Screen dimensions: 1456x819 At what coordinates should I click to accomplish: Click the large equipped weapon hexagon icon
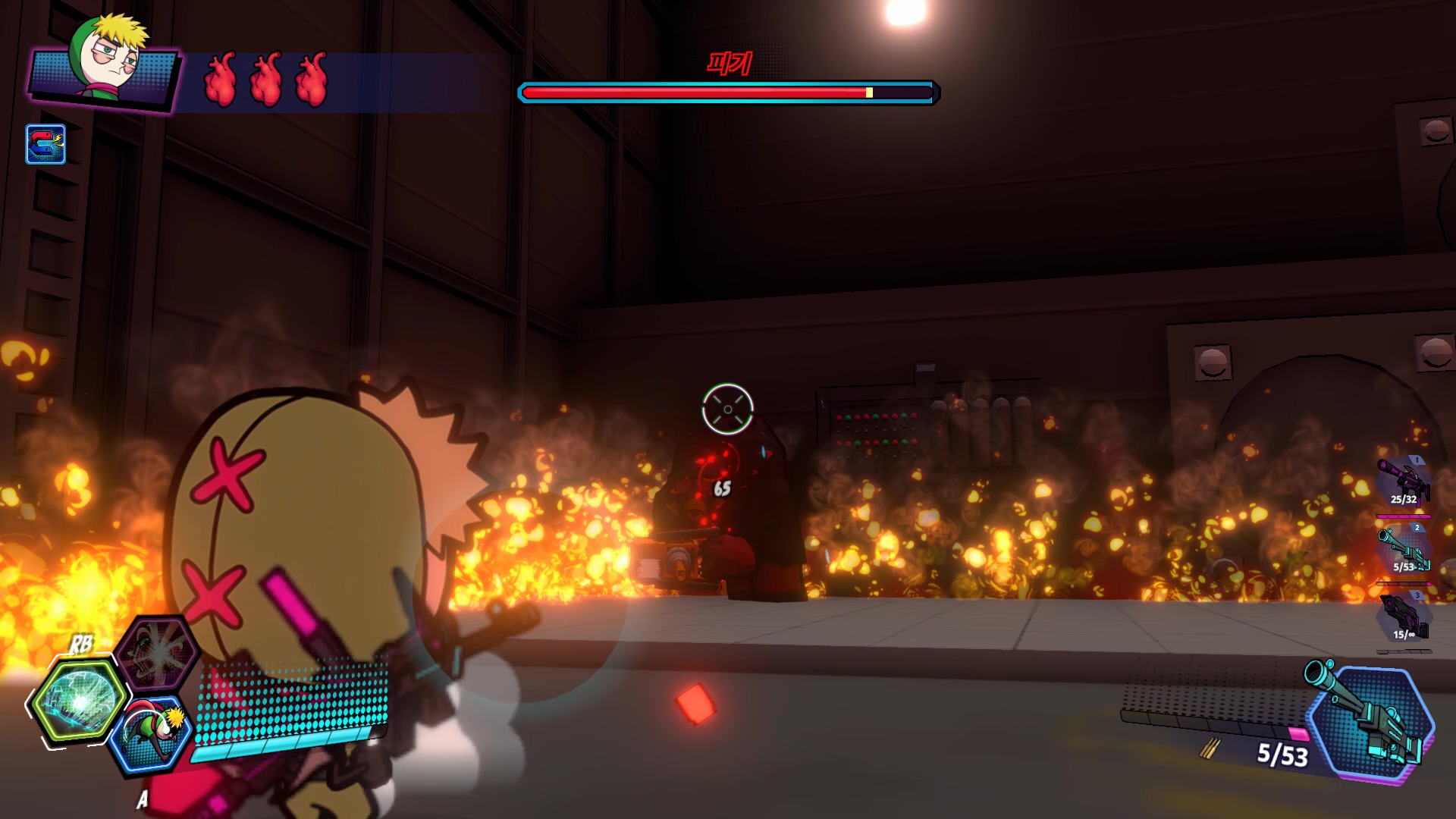coord(1373,722)
